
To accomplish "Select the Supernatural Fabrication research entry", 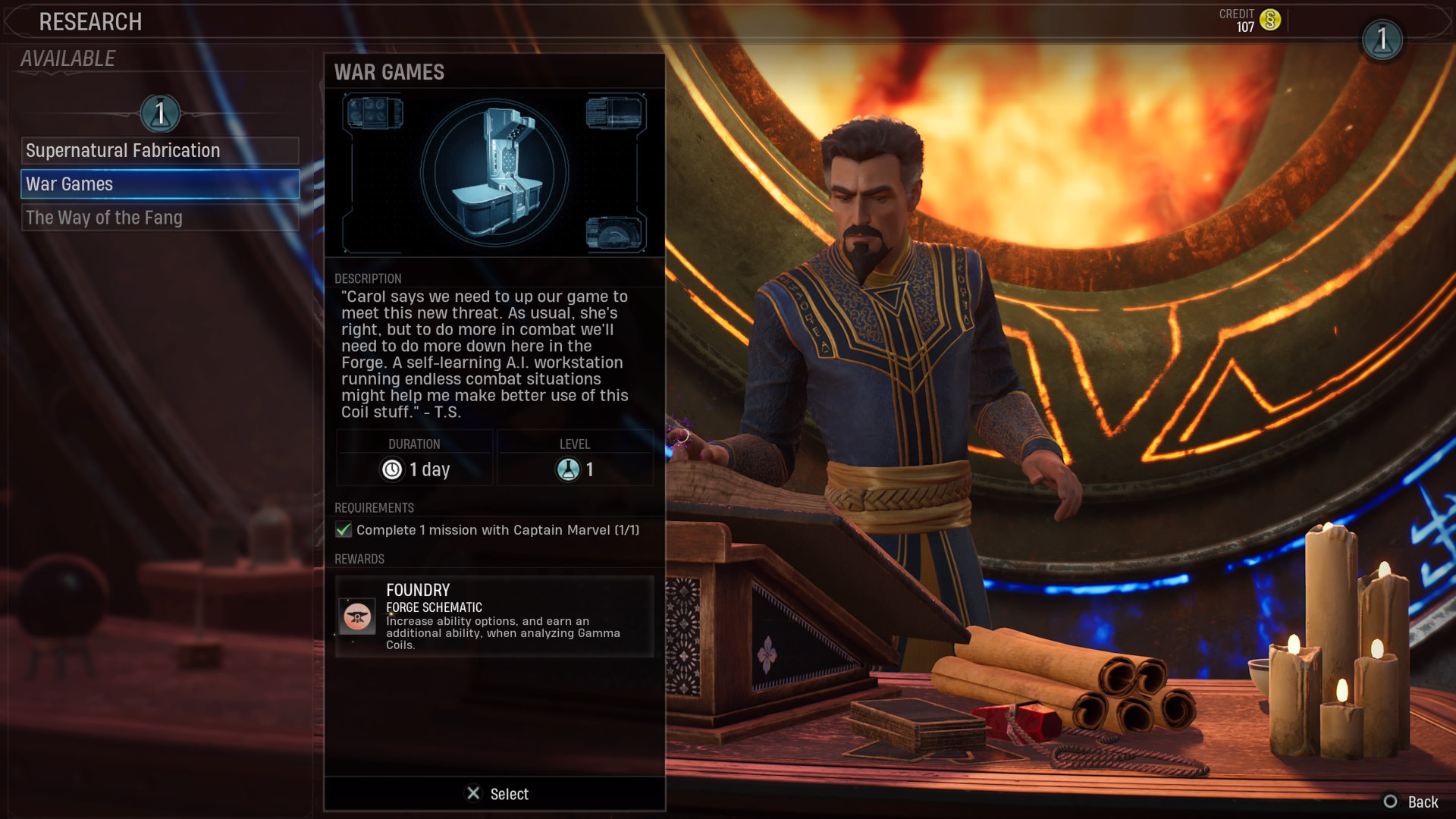I will tap(160, 150).
